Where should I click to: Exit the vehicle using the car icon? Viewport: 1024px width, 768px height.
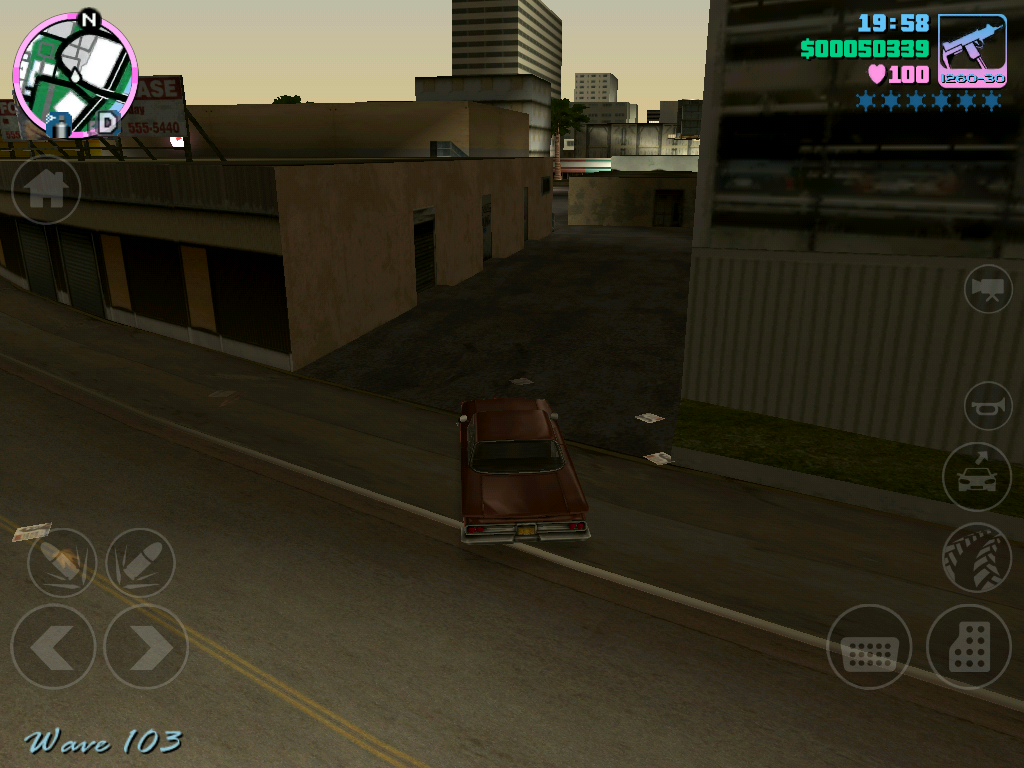click(976, 477)
